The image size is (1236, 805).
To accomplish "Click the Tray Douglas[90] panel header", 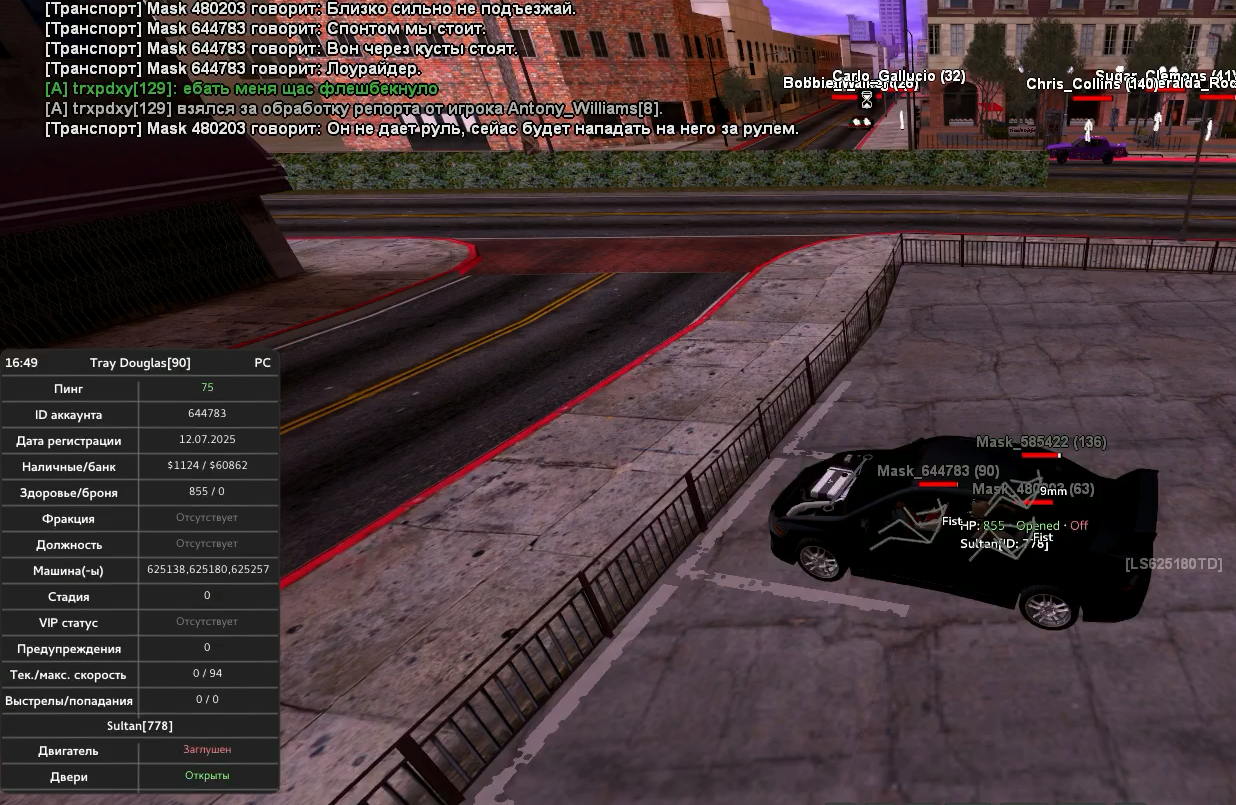I will tap(140, 363).
